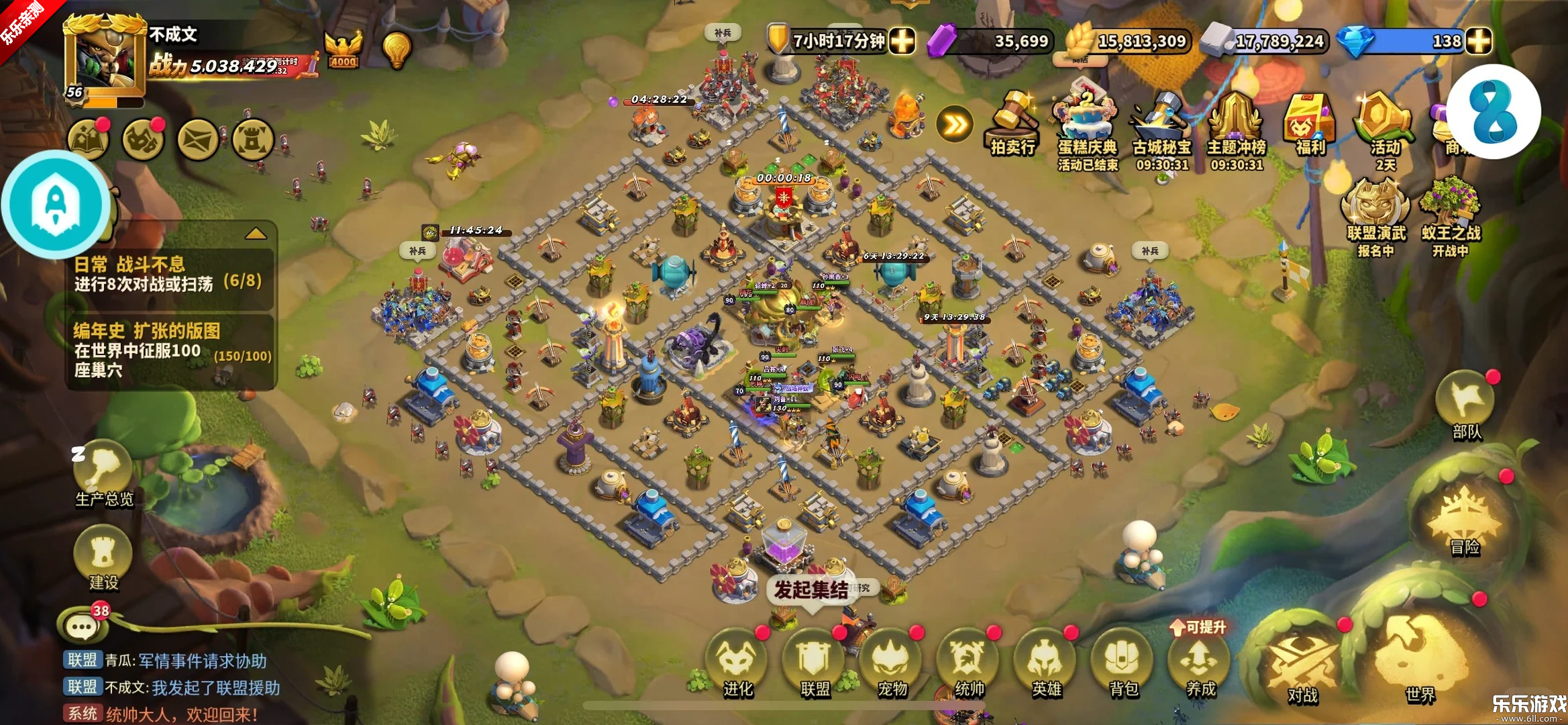This screenshot has height=725, width=1568.
Task: Collapse the quest tracker panel arrow
Action: [x=256, y=234]
